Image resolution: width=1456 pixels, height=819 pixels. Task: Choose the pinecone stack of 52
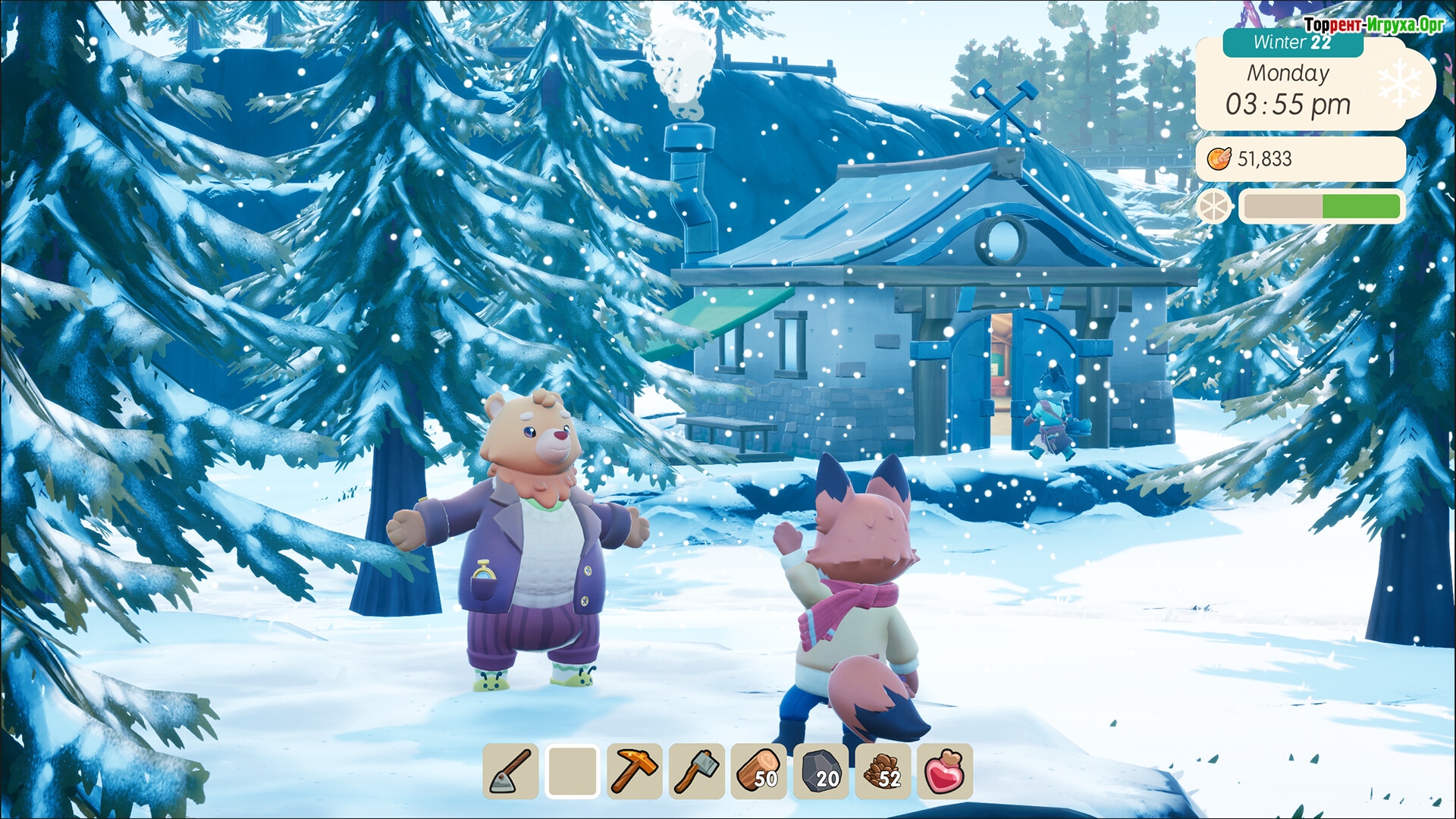tap(883, 771)
